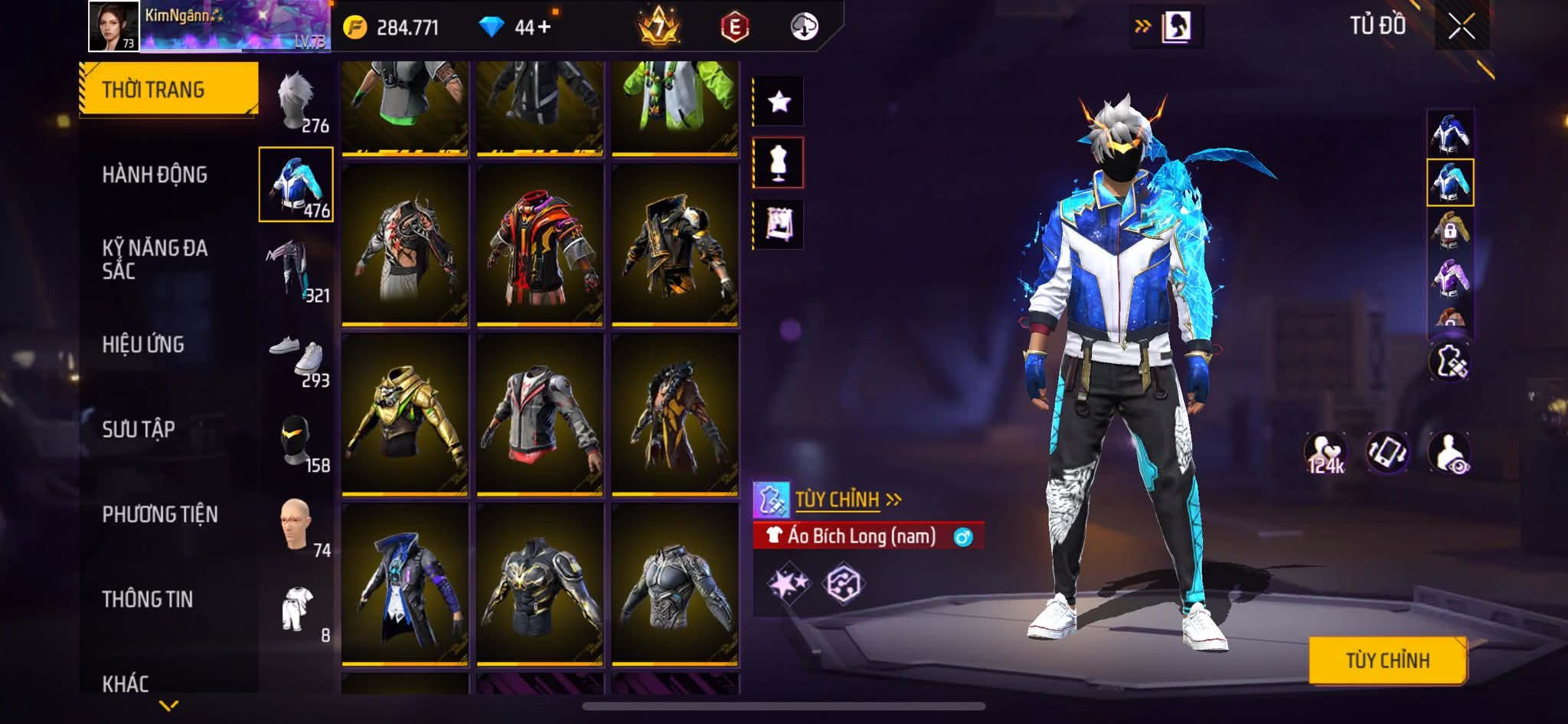1568x724 pixels.
Task: Toggle the character visibility eye icon
Action: pos(1449,452)
